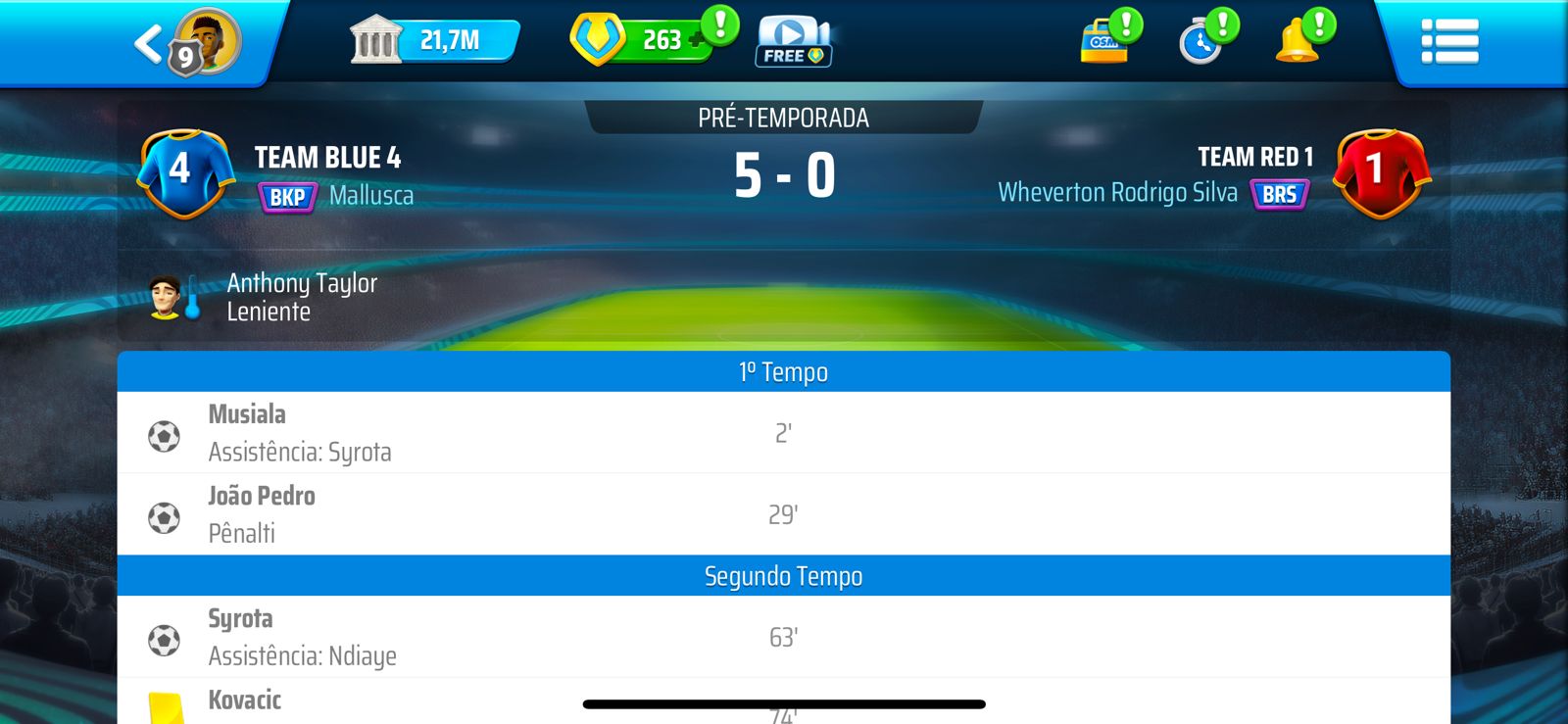Select Syrota's 63' goal row
The height and width of the screenshot is (724, 1568).
pos(783,637)
